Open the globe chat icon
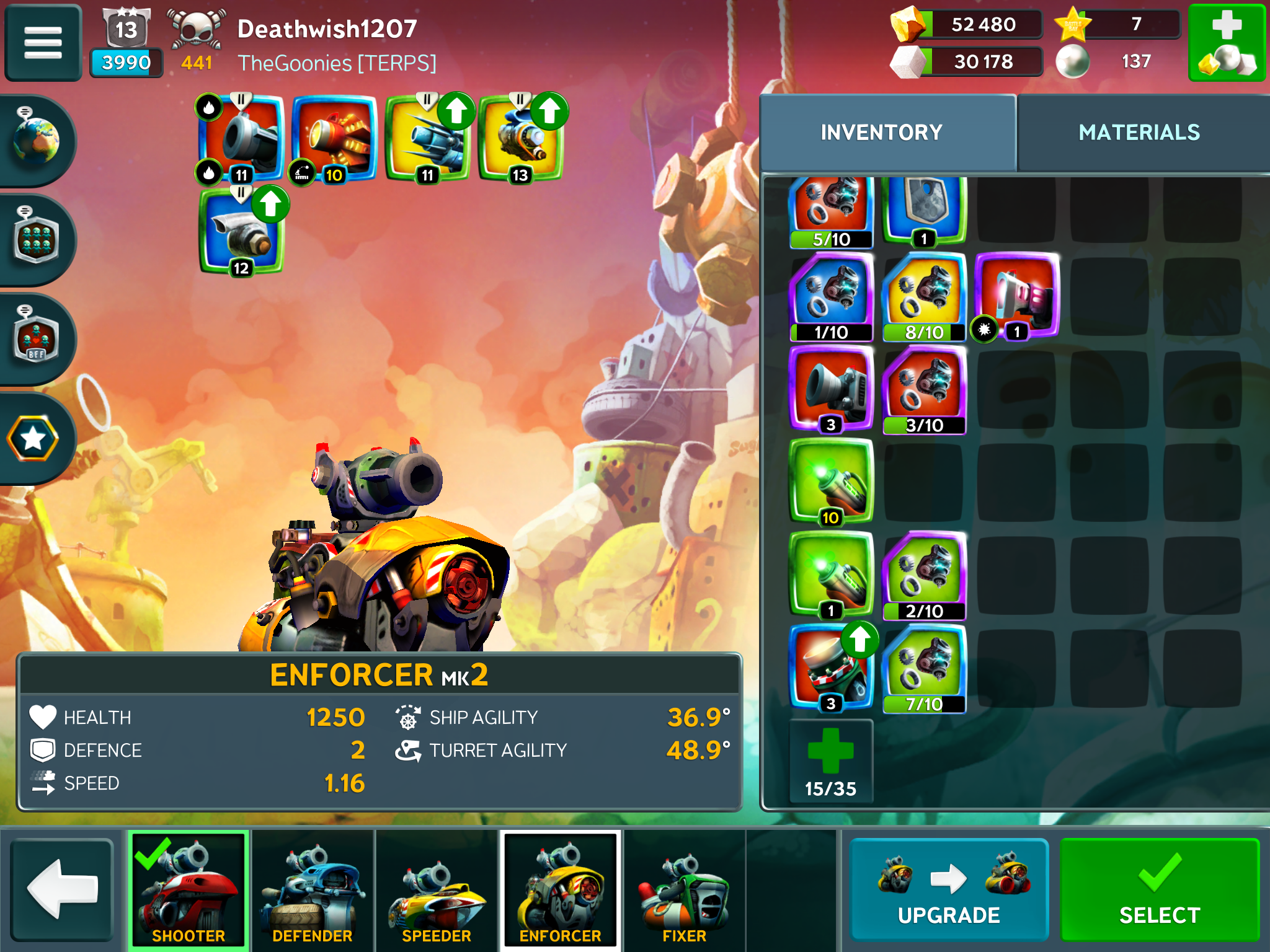This screenshot has width=1270, height=952. tap(36, 140)
